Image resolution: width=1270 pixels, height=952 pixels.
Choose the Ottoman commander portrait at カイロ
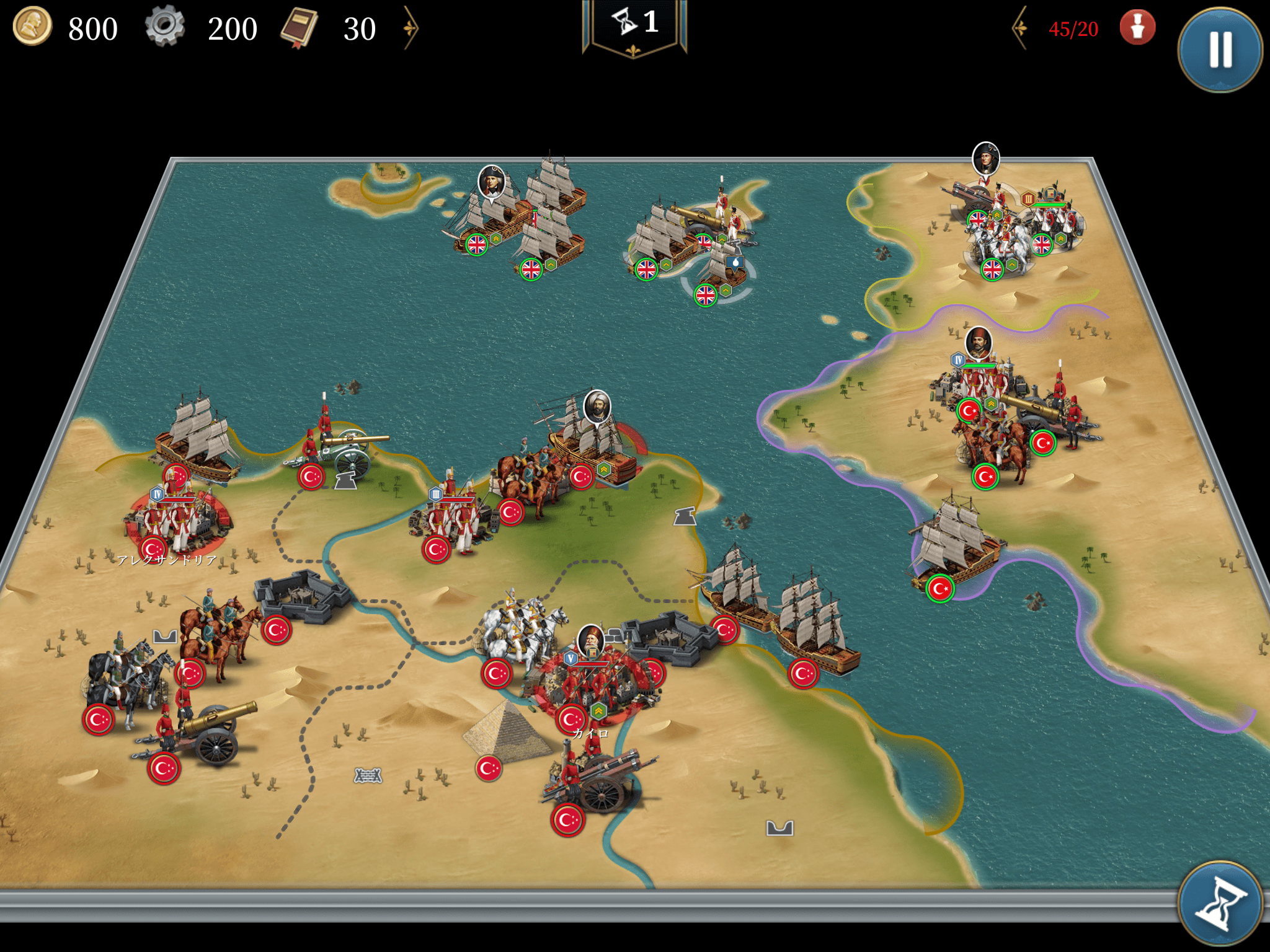pos(591,640)
